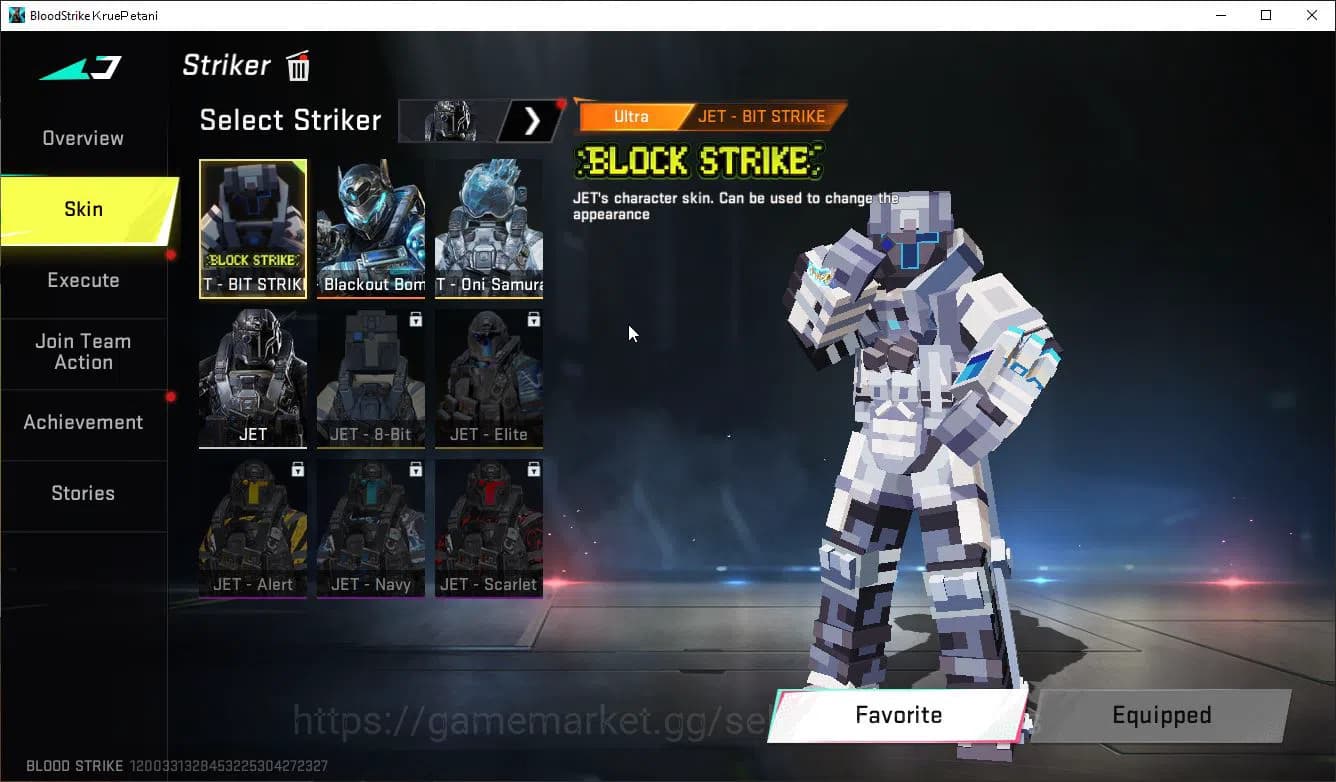The width and height of the screenshot is (1336, 782).
Task: Click the lock icon on JET - Navy skin
Action: pos(417,468)
